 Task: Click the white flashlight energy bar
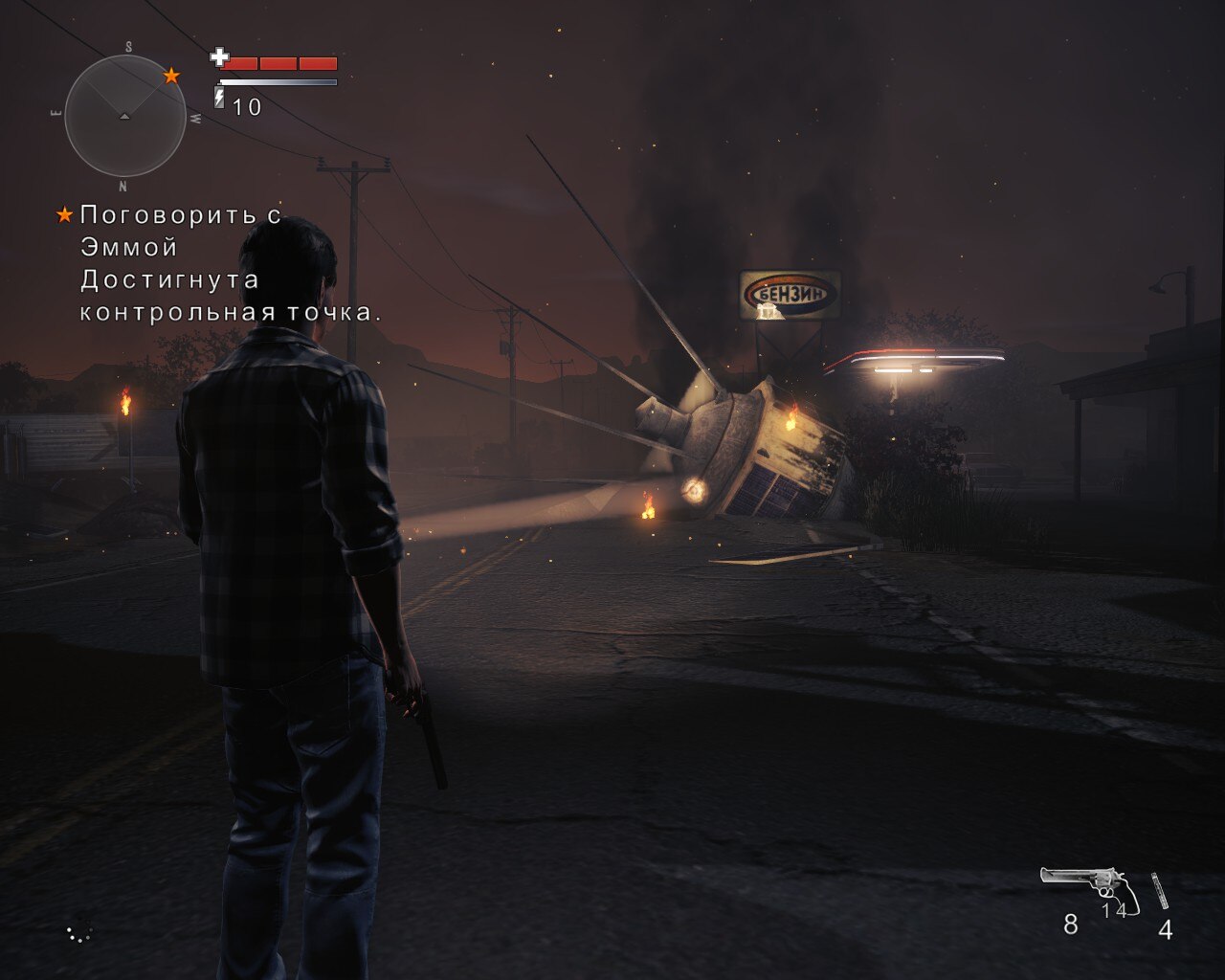278,82
